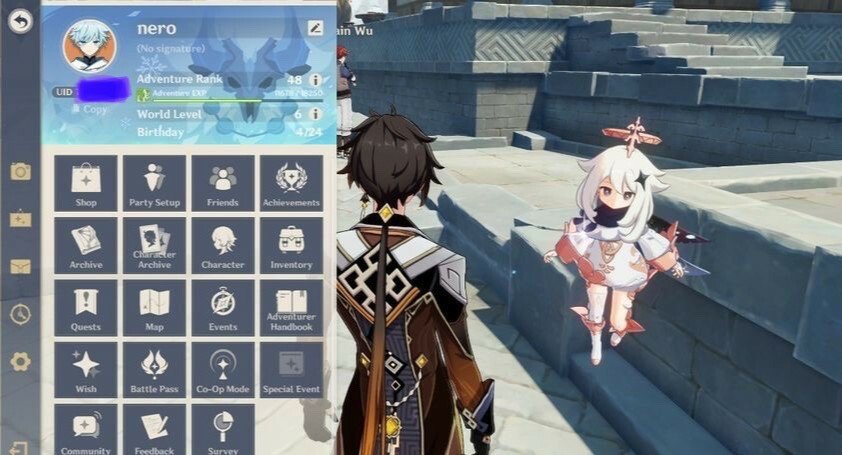Open the Friends list
Image resolution: width=842 pixels, height=455 pixels.
(223, 184)
